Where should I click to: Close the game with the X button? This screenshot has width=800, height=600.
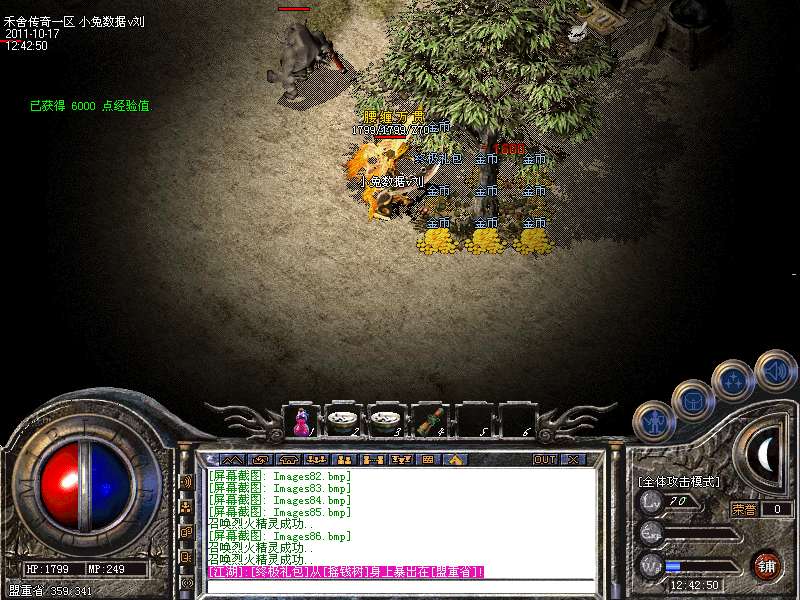(573, 460)
